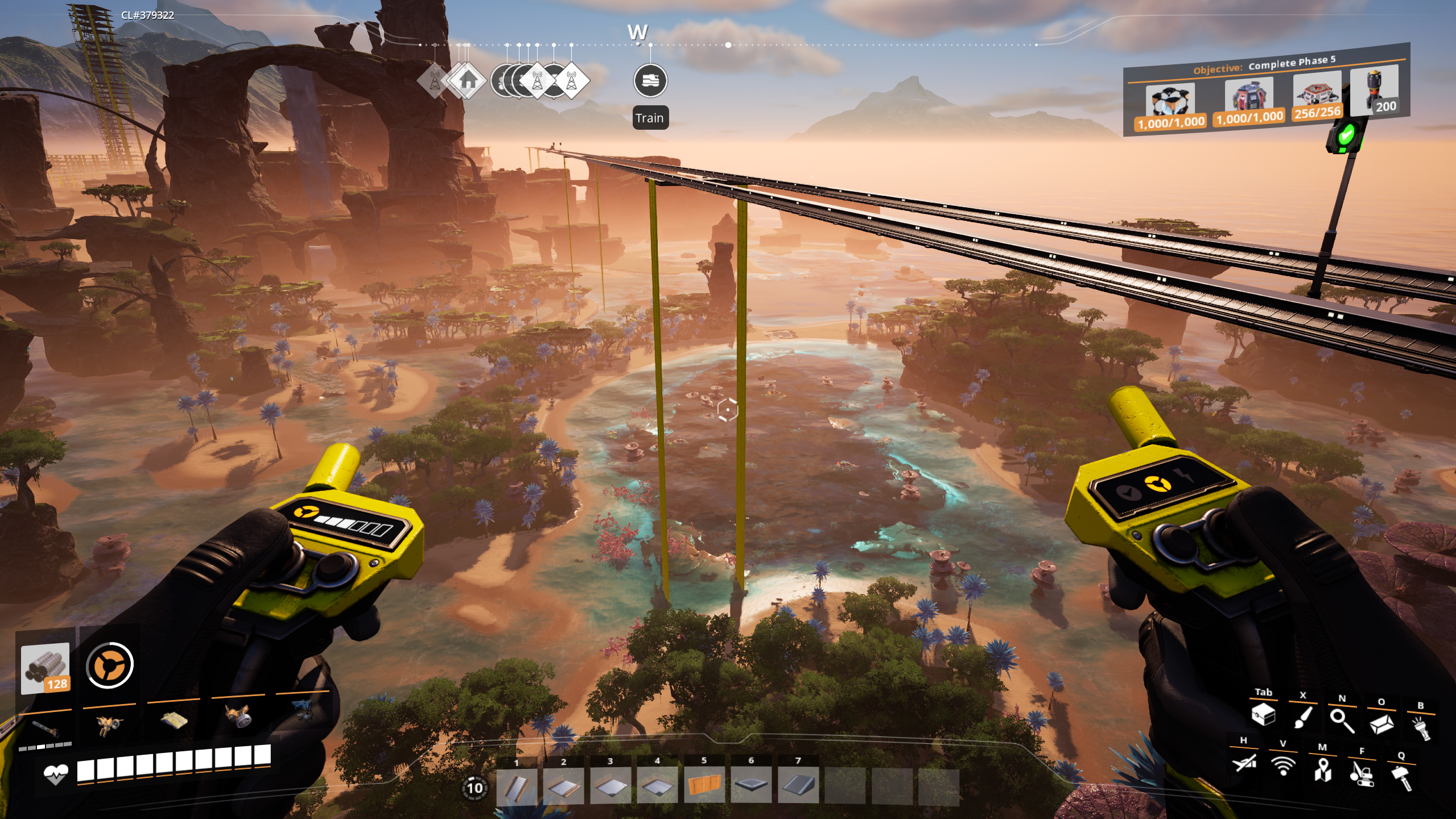Image resolution: width=1456 pixels, height=819 pixels.
Task: Open the inventory chest icon
Action: coord(1263,714)
